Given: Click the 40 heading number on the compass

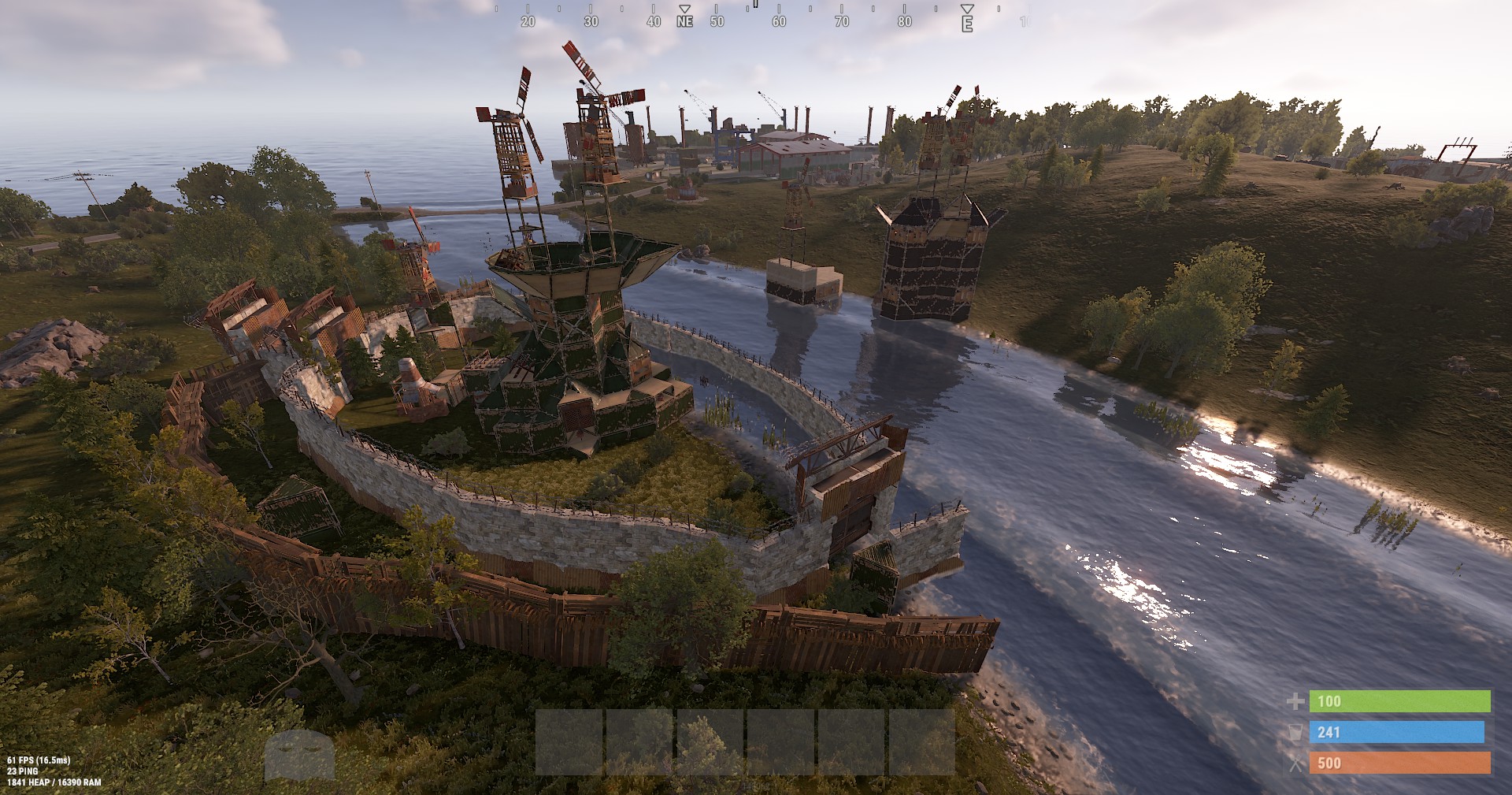Looking at the screenshot, I should pos(653,23).
